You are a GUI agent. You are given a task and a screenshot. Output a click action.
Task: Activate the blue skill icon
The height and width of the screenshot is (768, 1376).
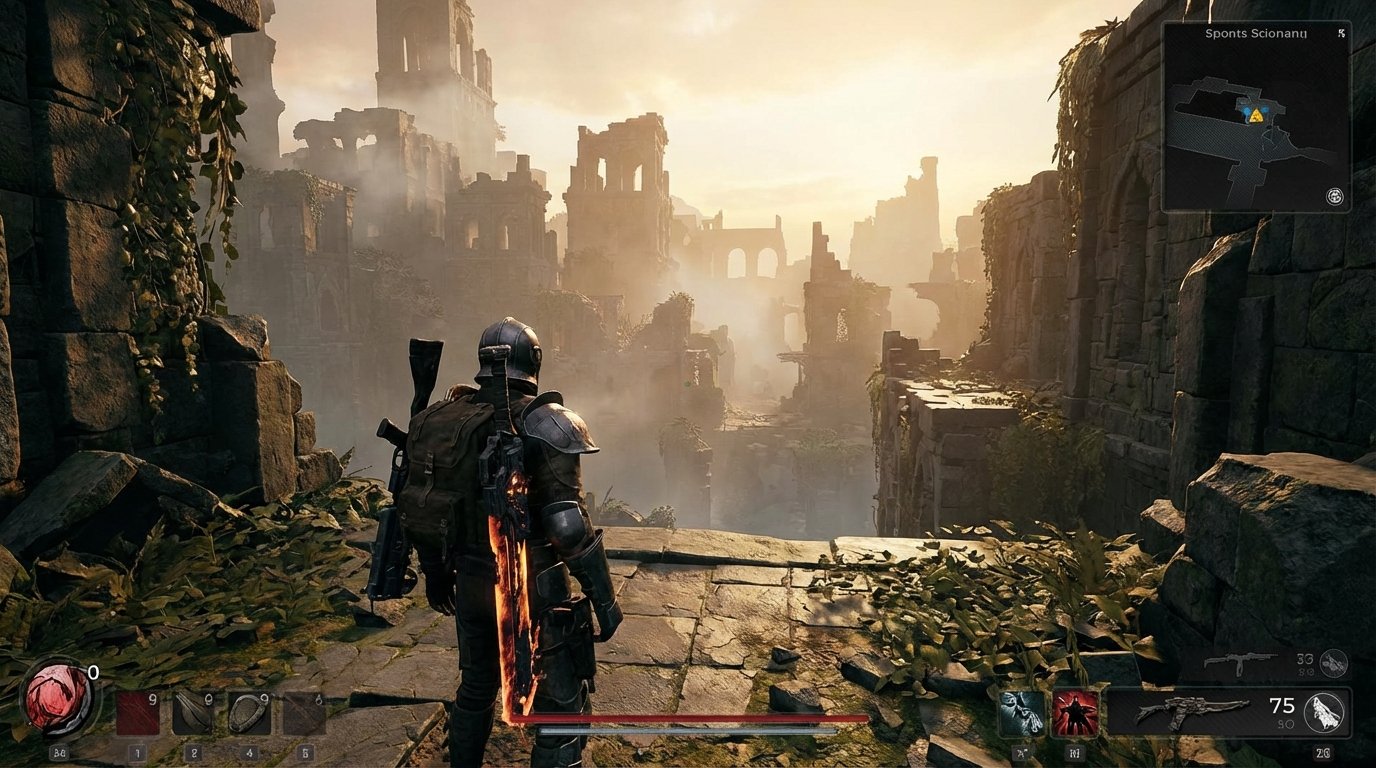1022,711
